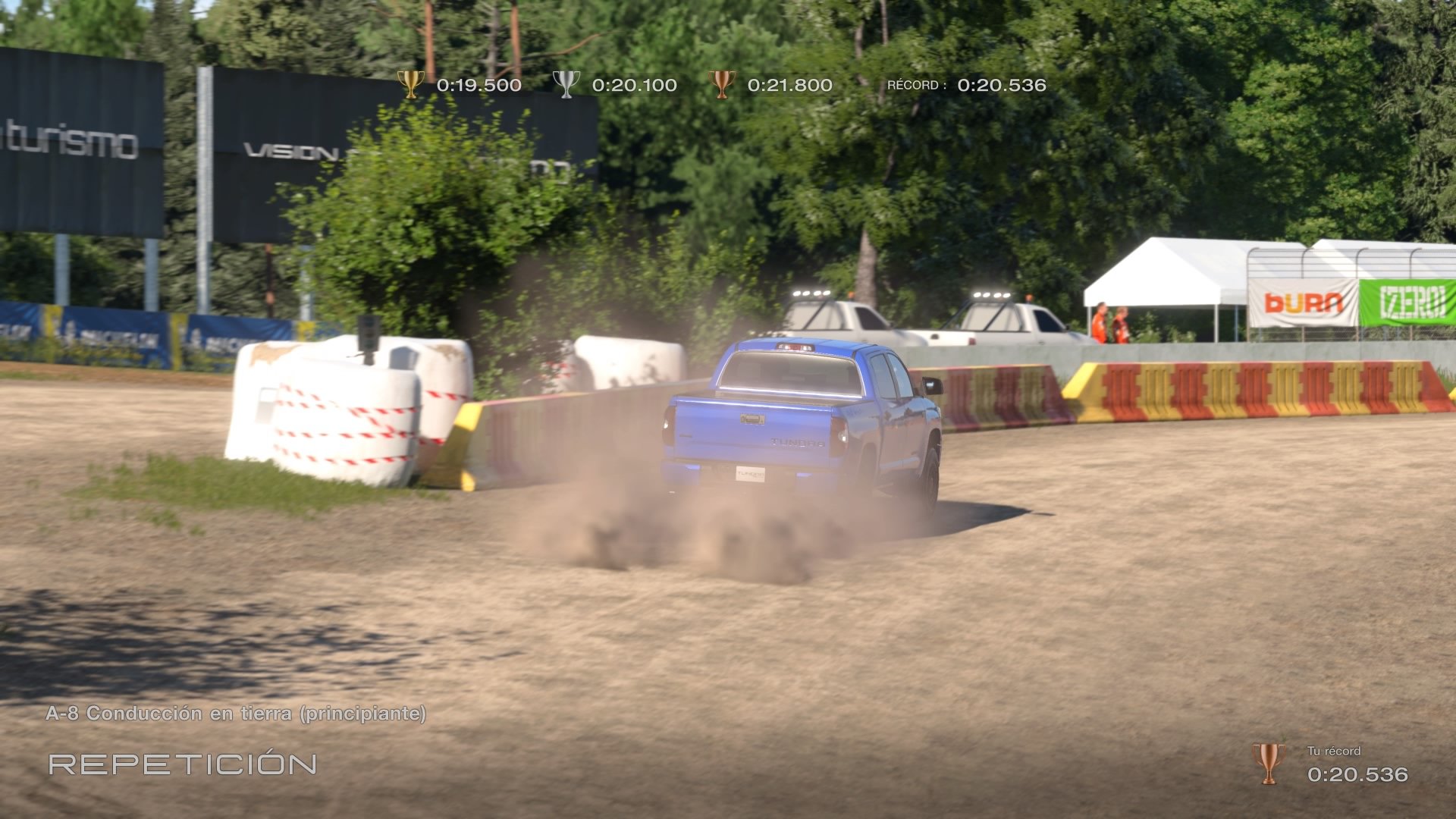
Task: Click the silver target time 0:20.100
Action: click(635, 85)
